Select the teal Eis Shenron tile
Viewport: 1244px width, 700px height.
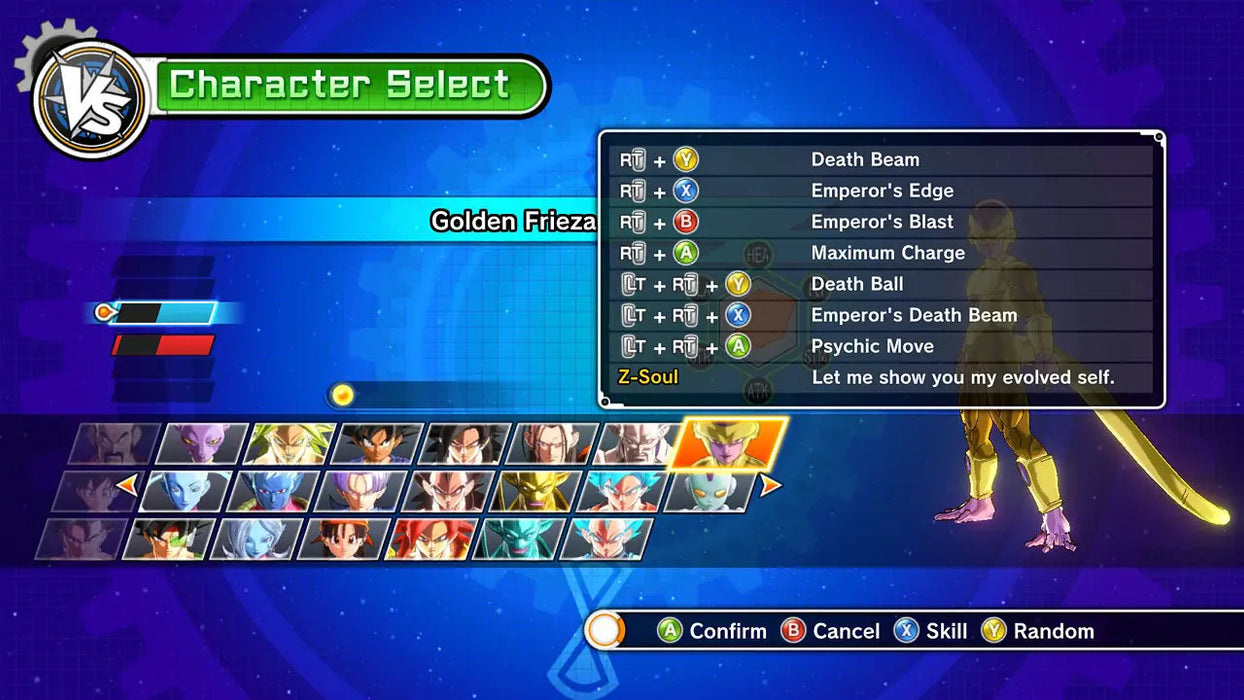(518, 539)
